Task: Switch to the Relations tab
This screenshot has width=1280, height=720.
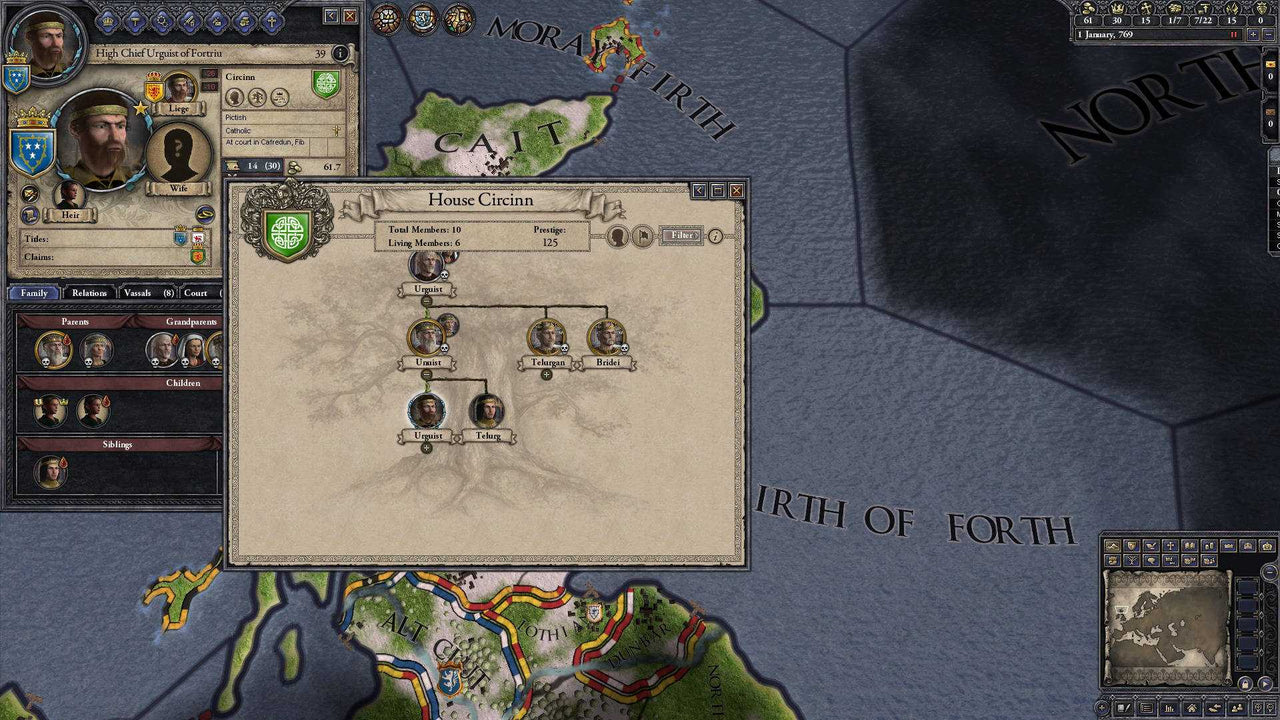Action: tap(90, 292)
